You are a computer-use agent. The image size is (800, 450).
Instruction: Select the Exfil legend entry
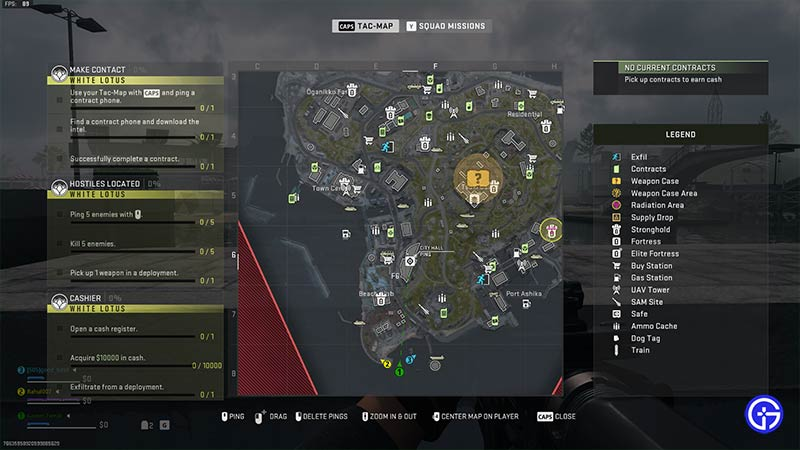(638, 157)
